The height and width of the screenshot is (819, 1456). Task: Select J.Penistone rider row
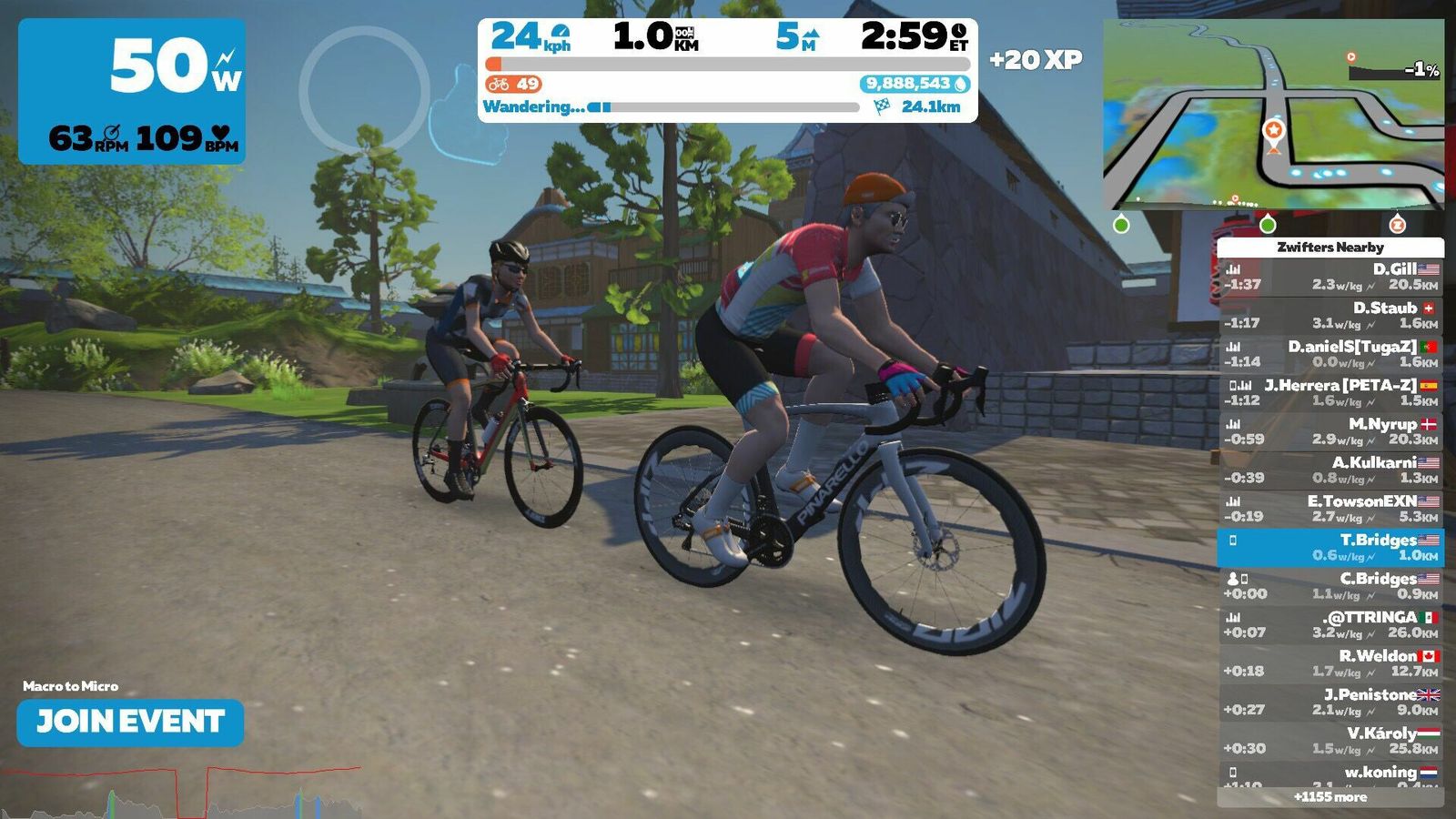pos(1330,702)
